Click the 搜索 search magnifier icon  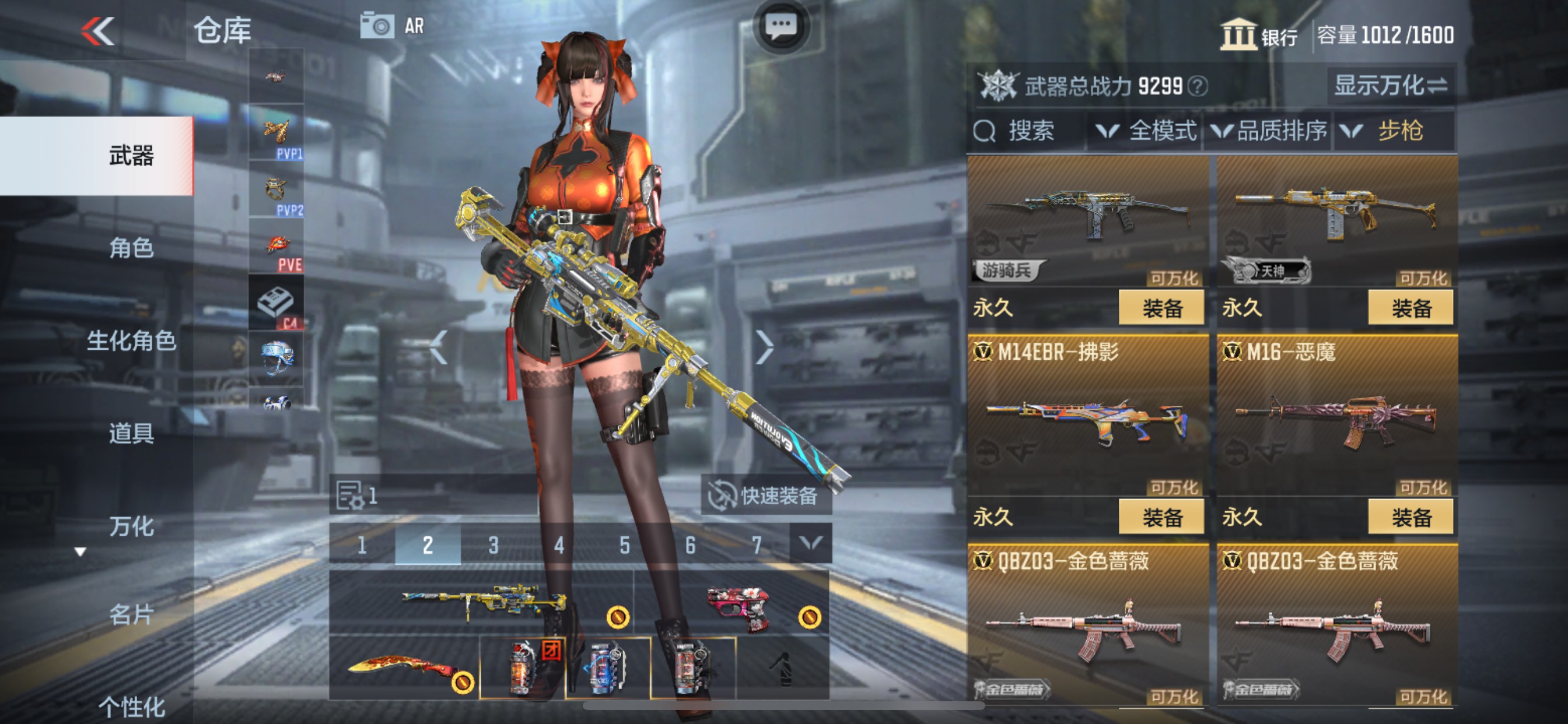pos(984,130)
